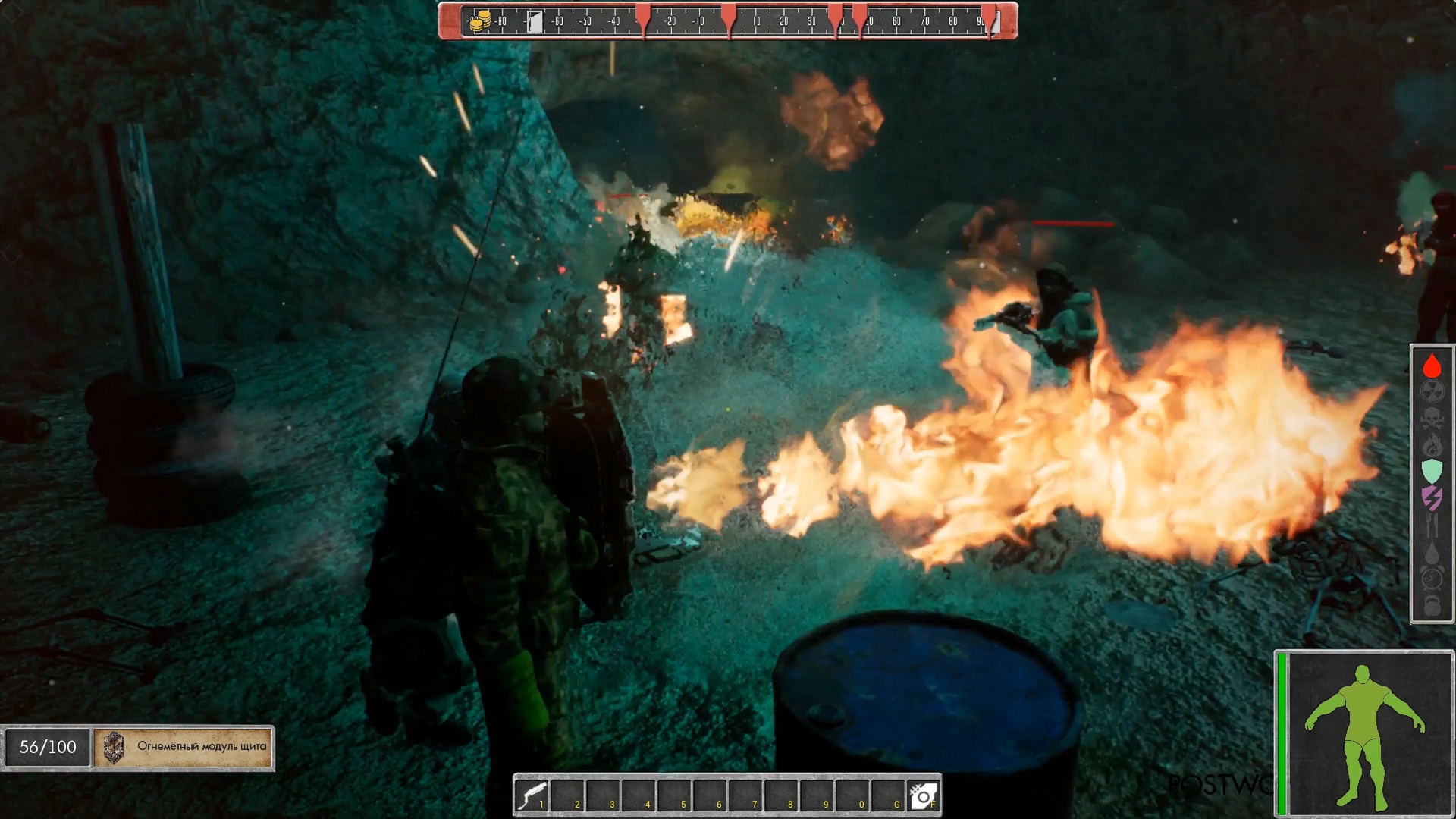Toggle the purple energy shield indicator
The width and height of the screenshot is (1456, 819).
(x=1432, y=497)
